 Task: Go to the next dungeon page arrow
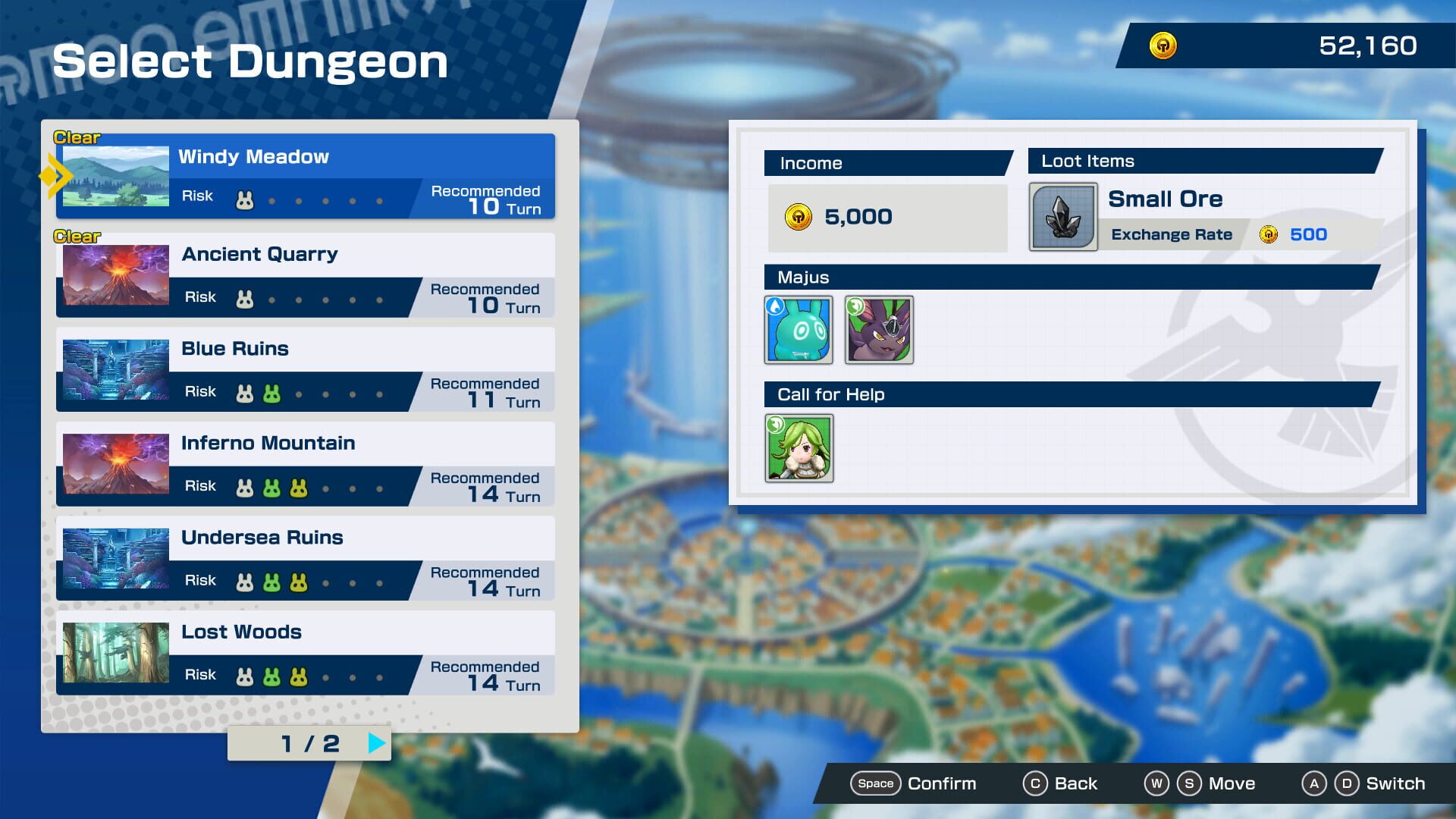[376, 743]
